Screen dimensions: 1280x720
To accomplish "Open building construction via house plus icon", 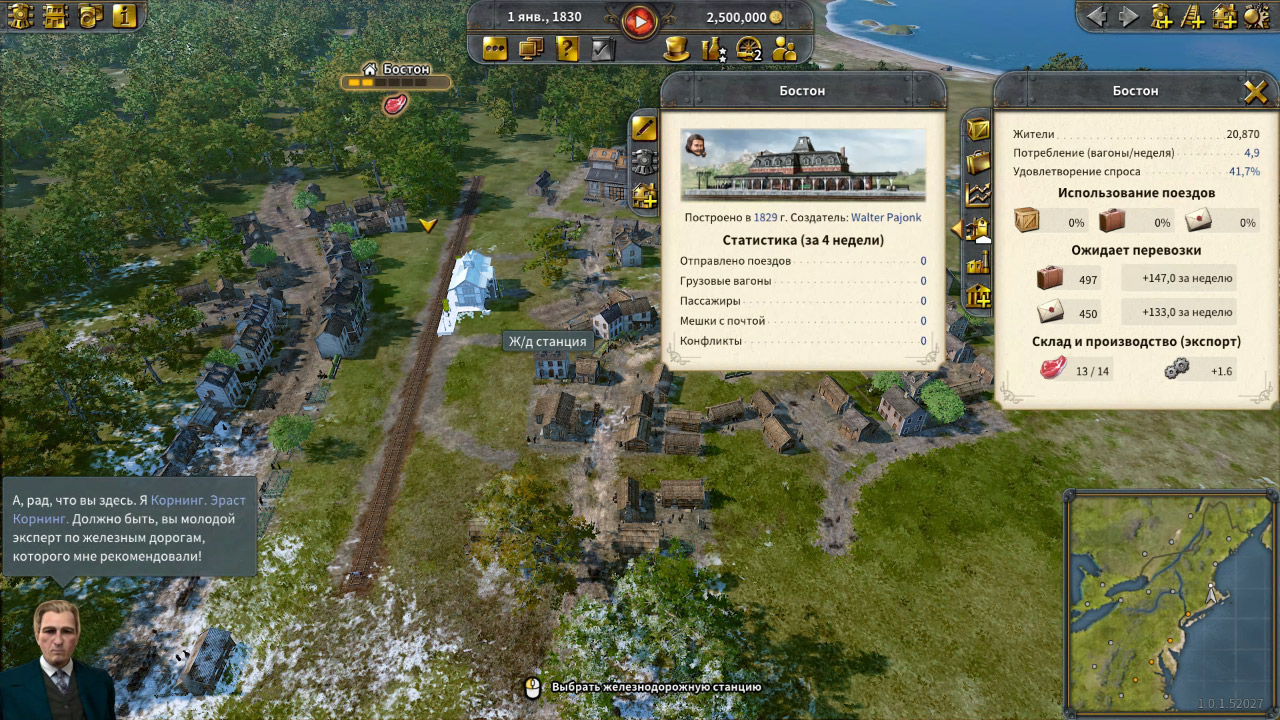I will pyautogui.click(x=1224, y=17).
